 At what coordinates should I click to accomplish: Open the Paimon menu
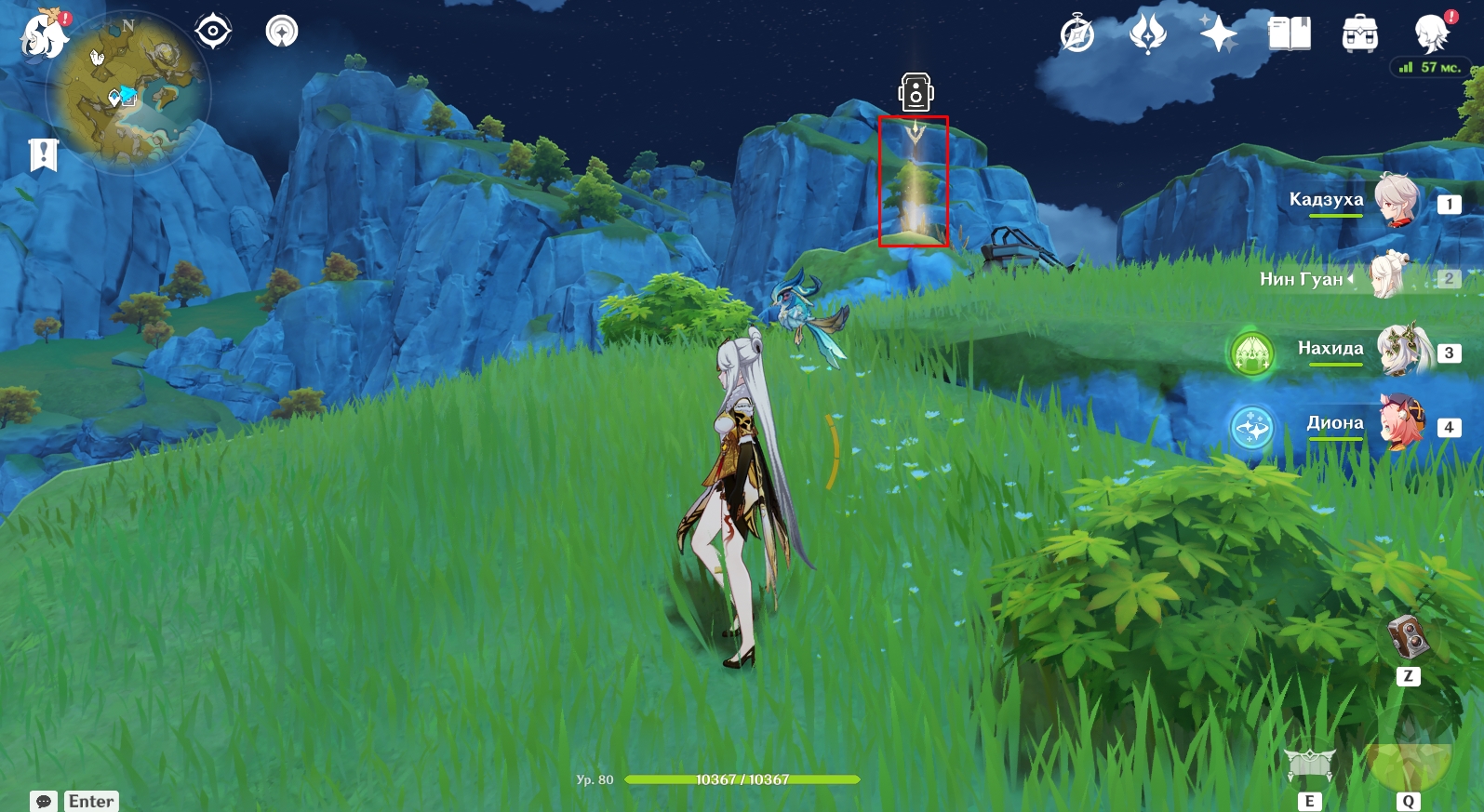pyautogui.click(x=43, y=35)
